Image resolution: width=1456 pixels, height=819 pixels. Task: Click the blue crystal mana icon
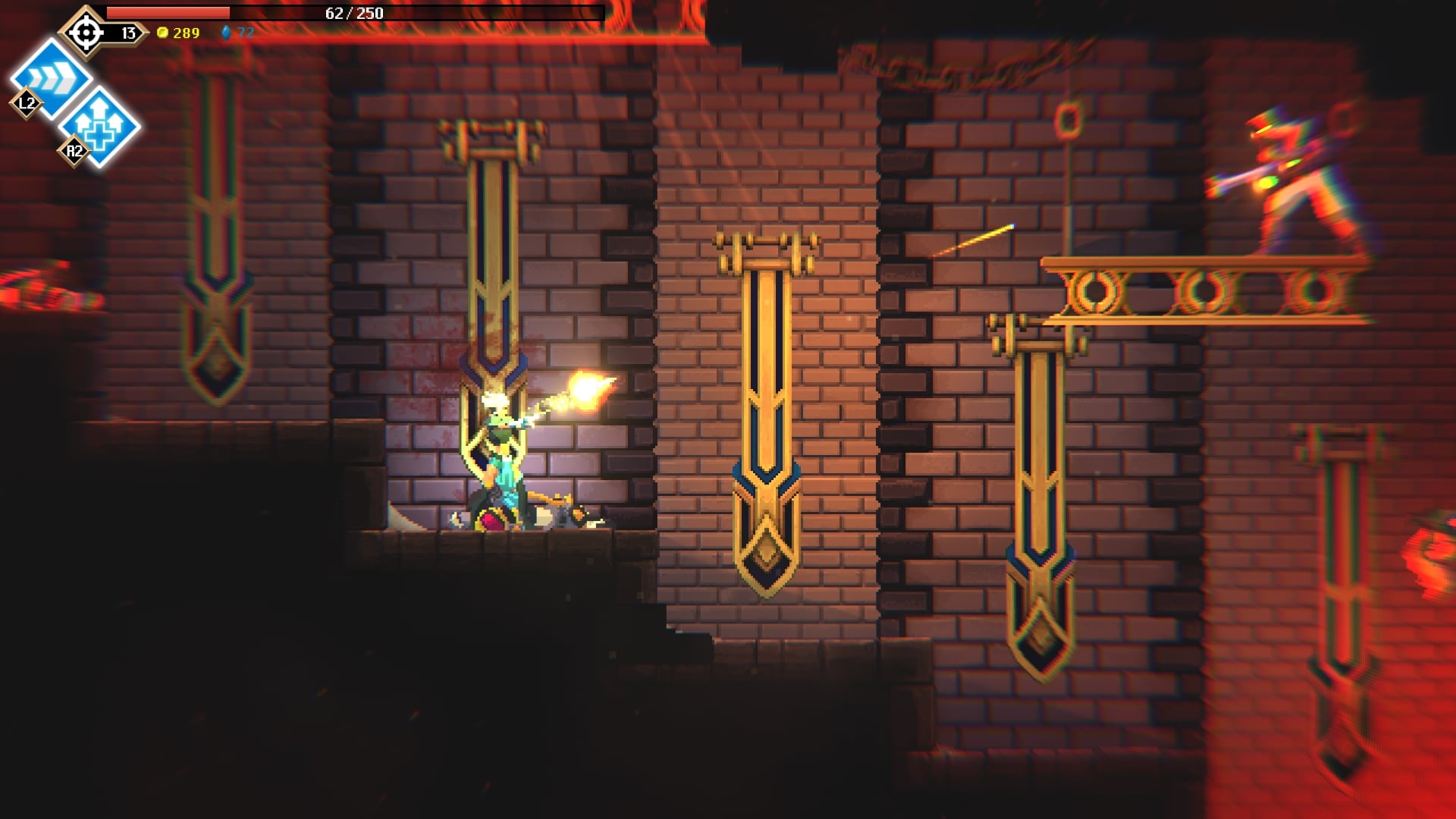click(226, 33)
